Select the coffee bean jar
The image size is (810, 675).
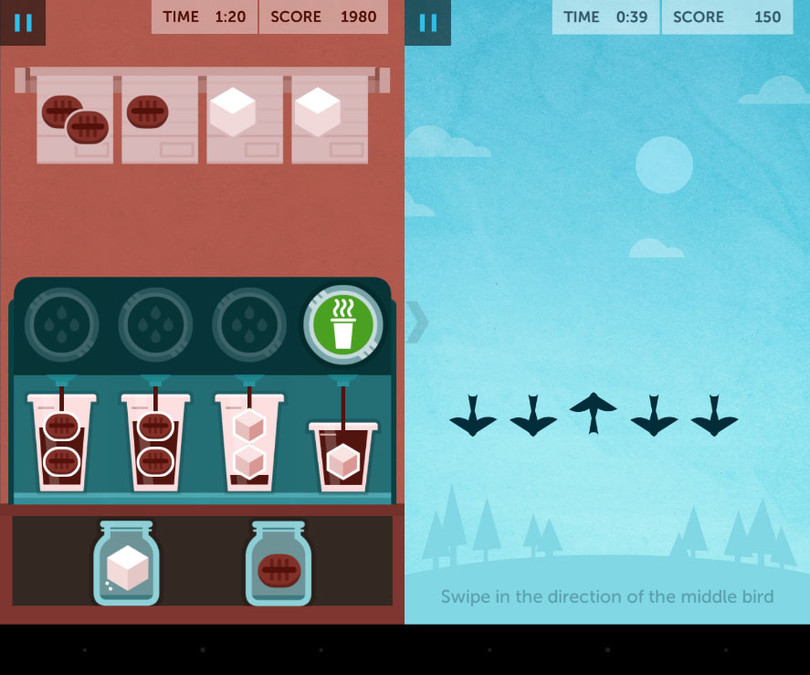coord(279,565)
